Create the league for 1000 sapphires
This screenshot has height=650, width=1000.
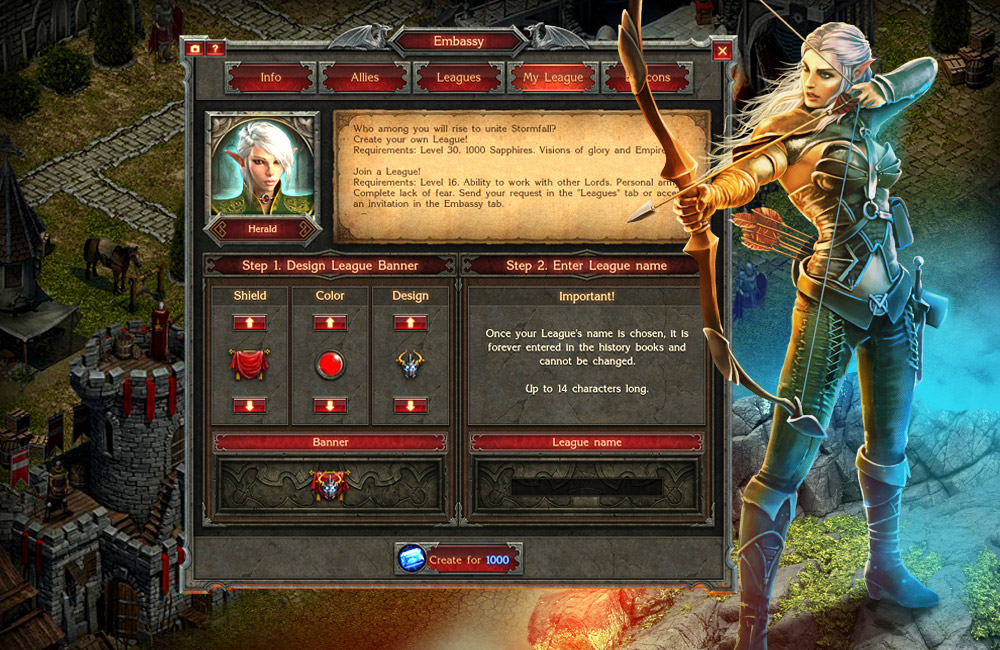tap(459, 560)
